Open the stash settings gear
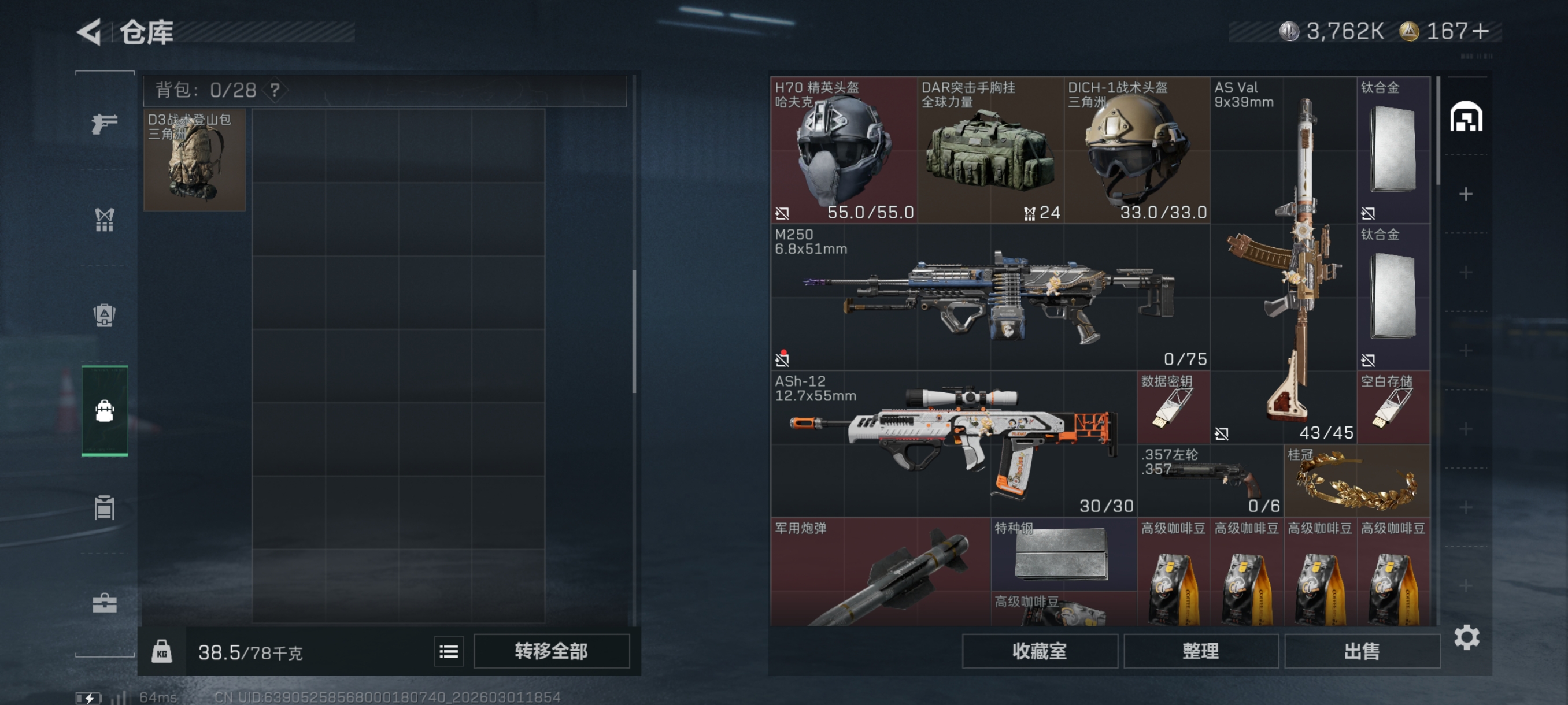This screenshot has width=1568, height=705. pos(1466,637)
